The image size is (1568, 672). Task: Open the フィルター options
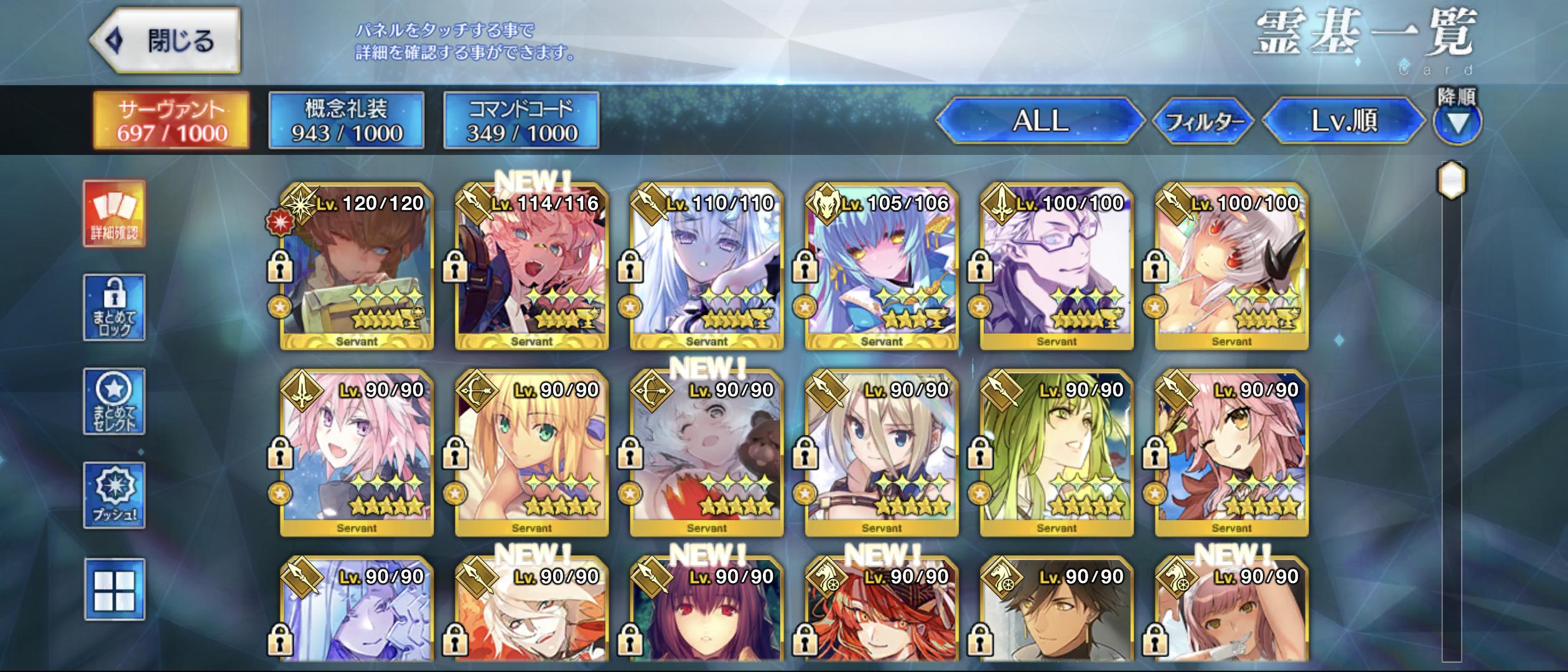click(x=1203, y=121)
